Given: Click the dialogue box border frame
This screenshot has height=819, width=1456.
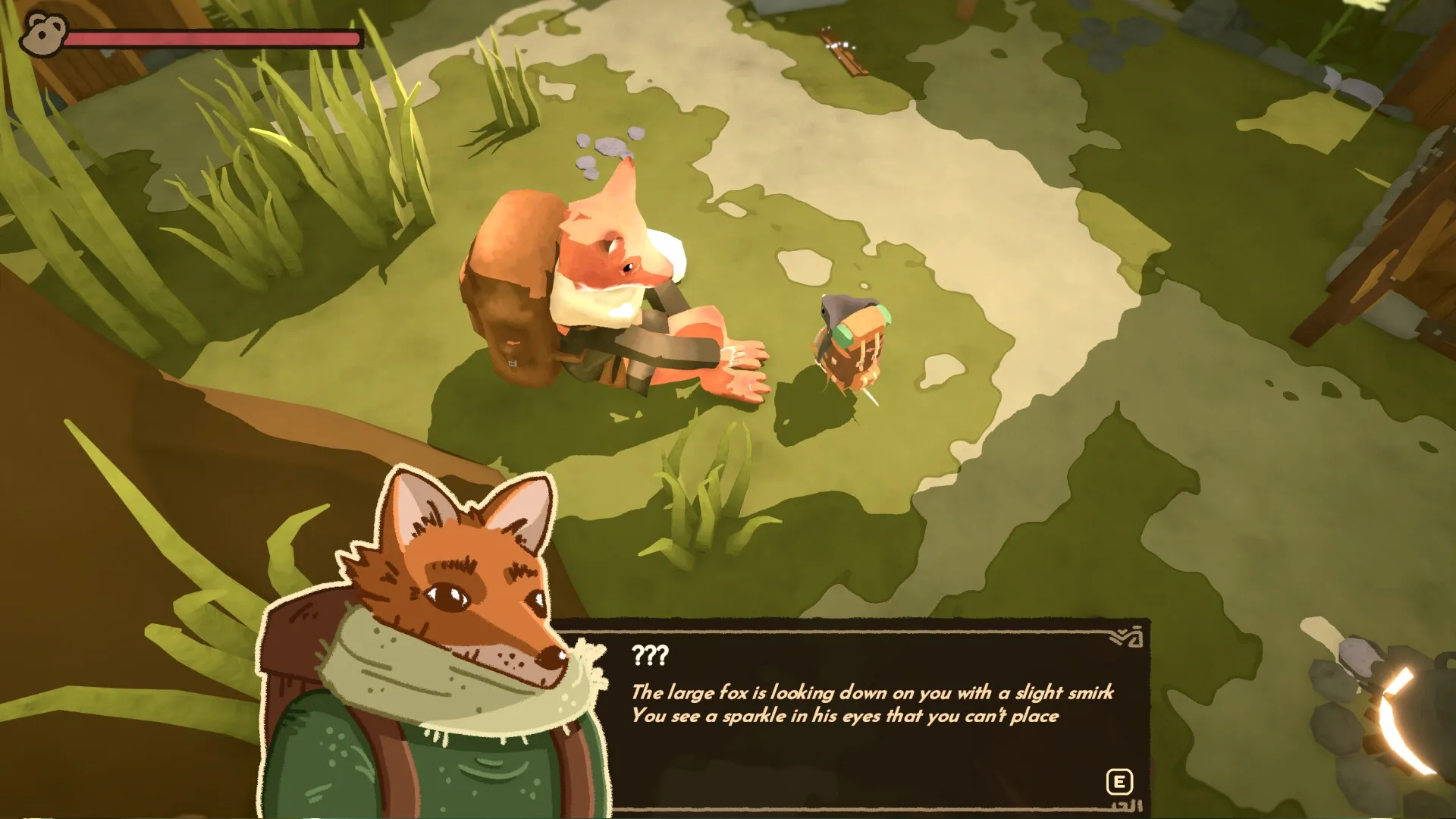Looking at the screenshot, I should (834, 632).
